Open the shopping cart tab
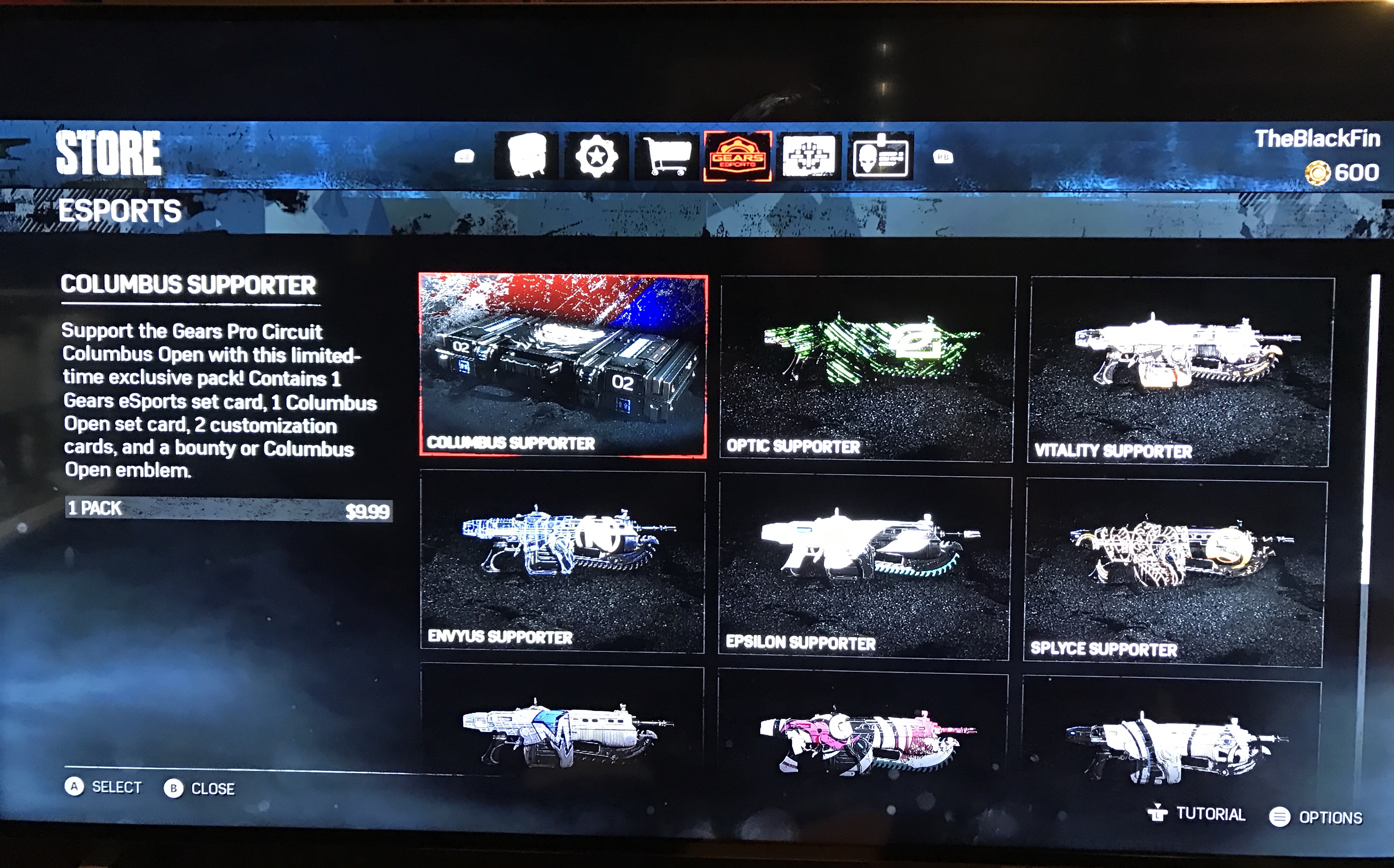This screenshot has height=868, width=1394. (x=667, y=156)
